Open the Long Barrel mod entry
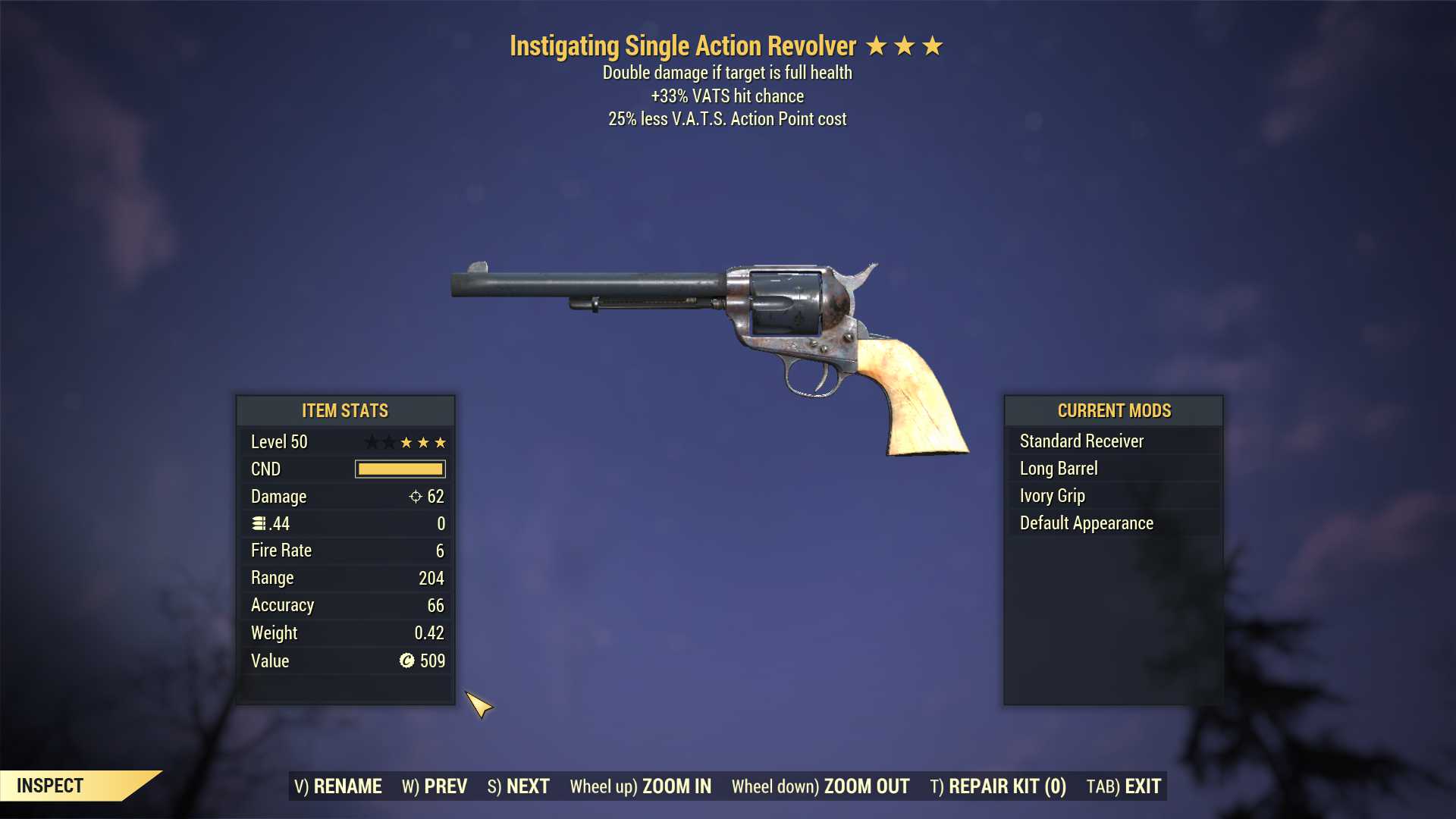 pos(1058,468)
